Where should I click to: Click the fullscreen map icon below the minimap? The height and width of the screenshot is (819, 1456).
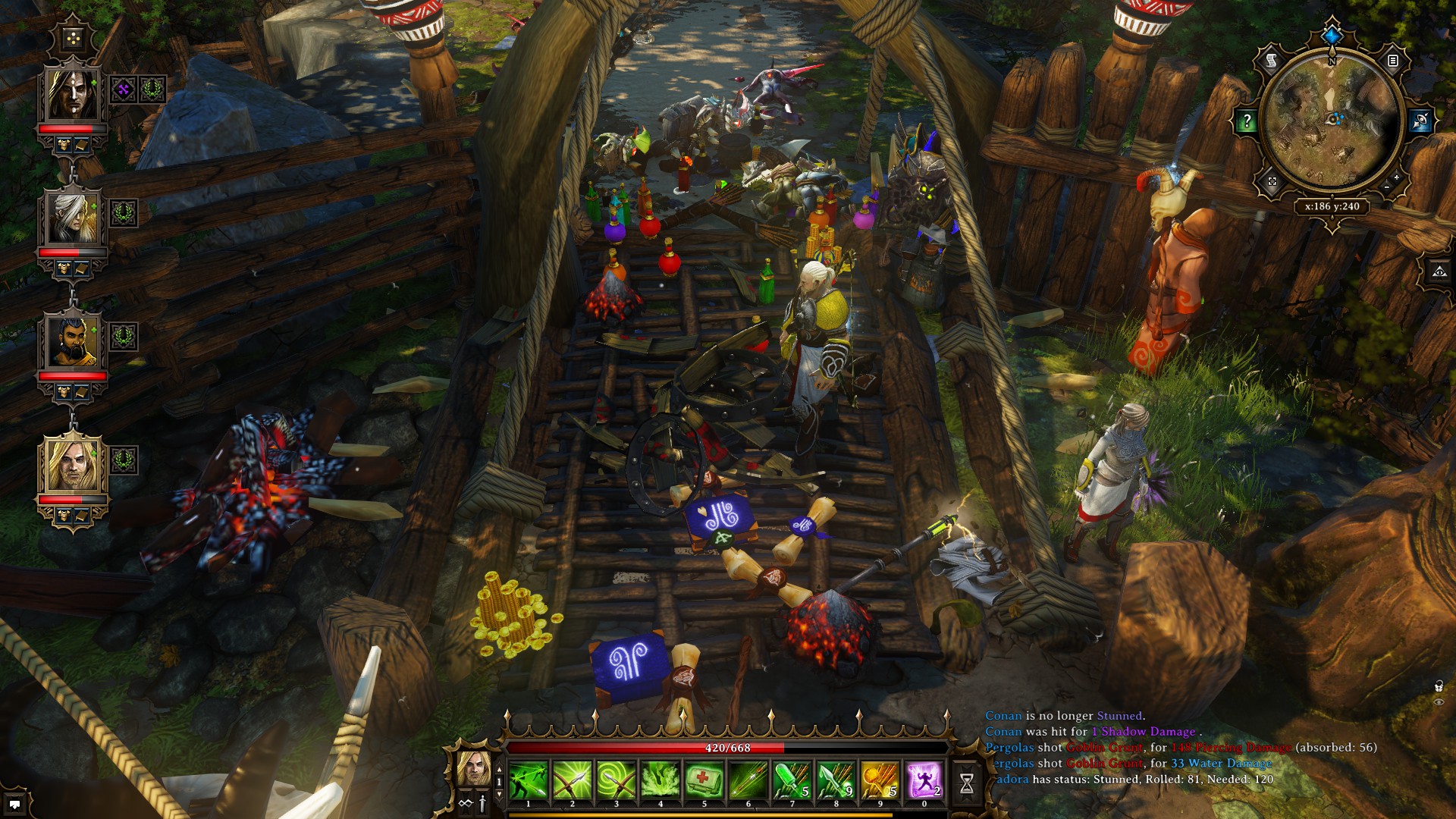pos(1272,180)
